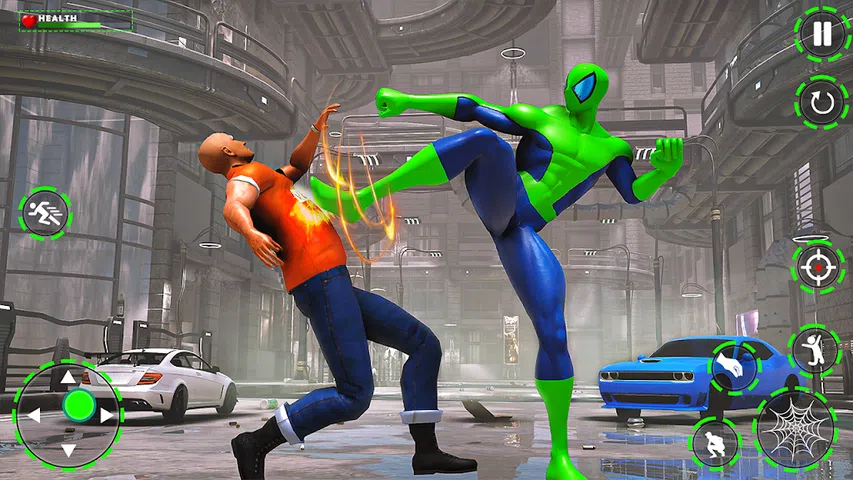
Task: Tap the joystick's down arrow
Action: (x=68, y=450)
